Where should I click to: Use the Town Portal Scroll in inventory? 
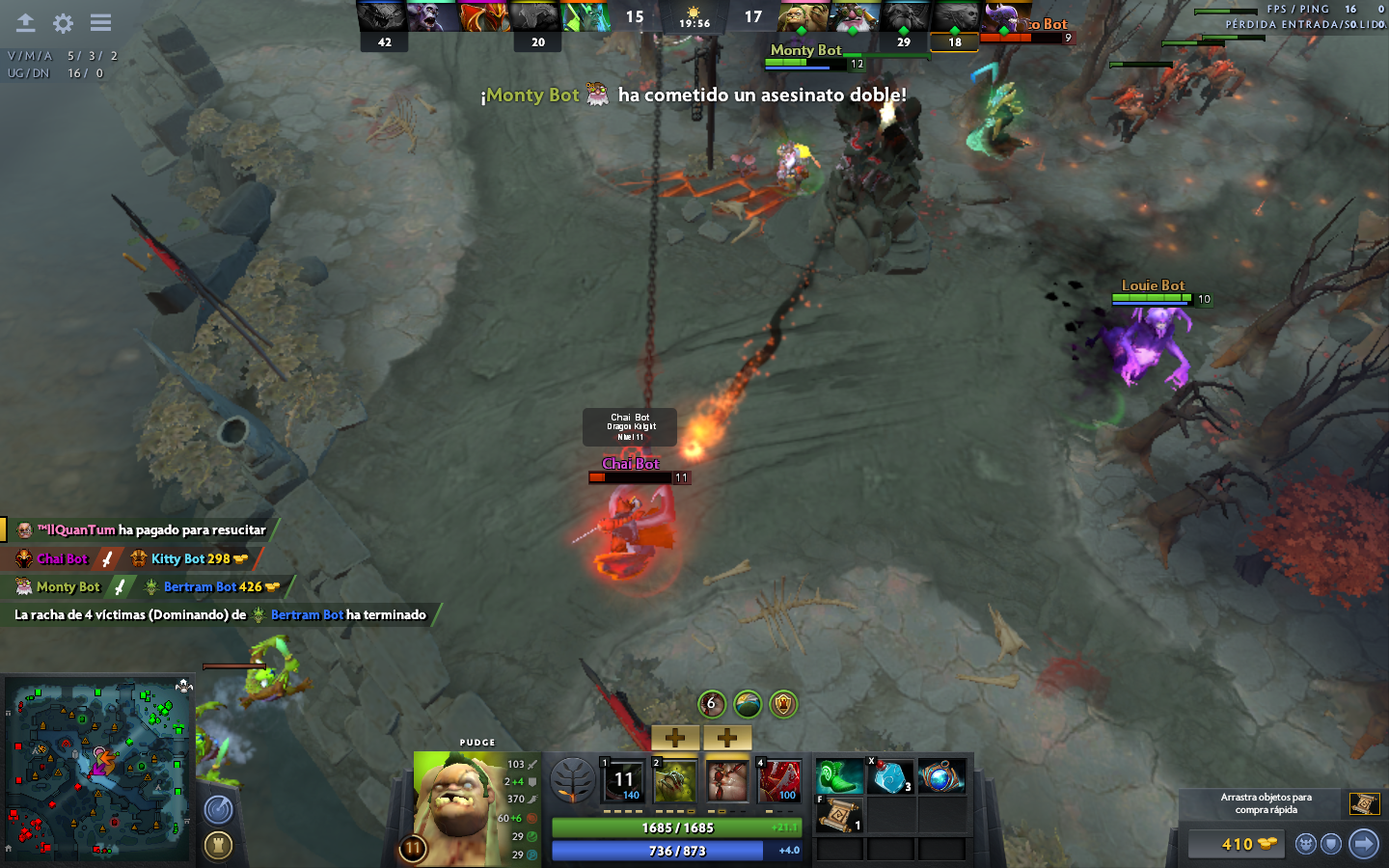(x=839, y=815)
